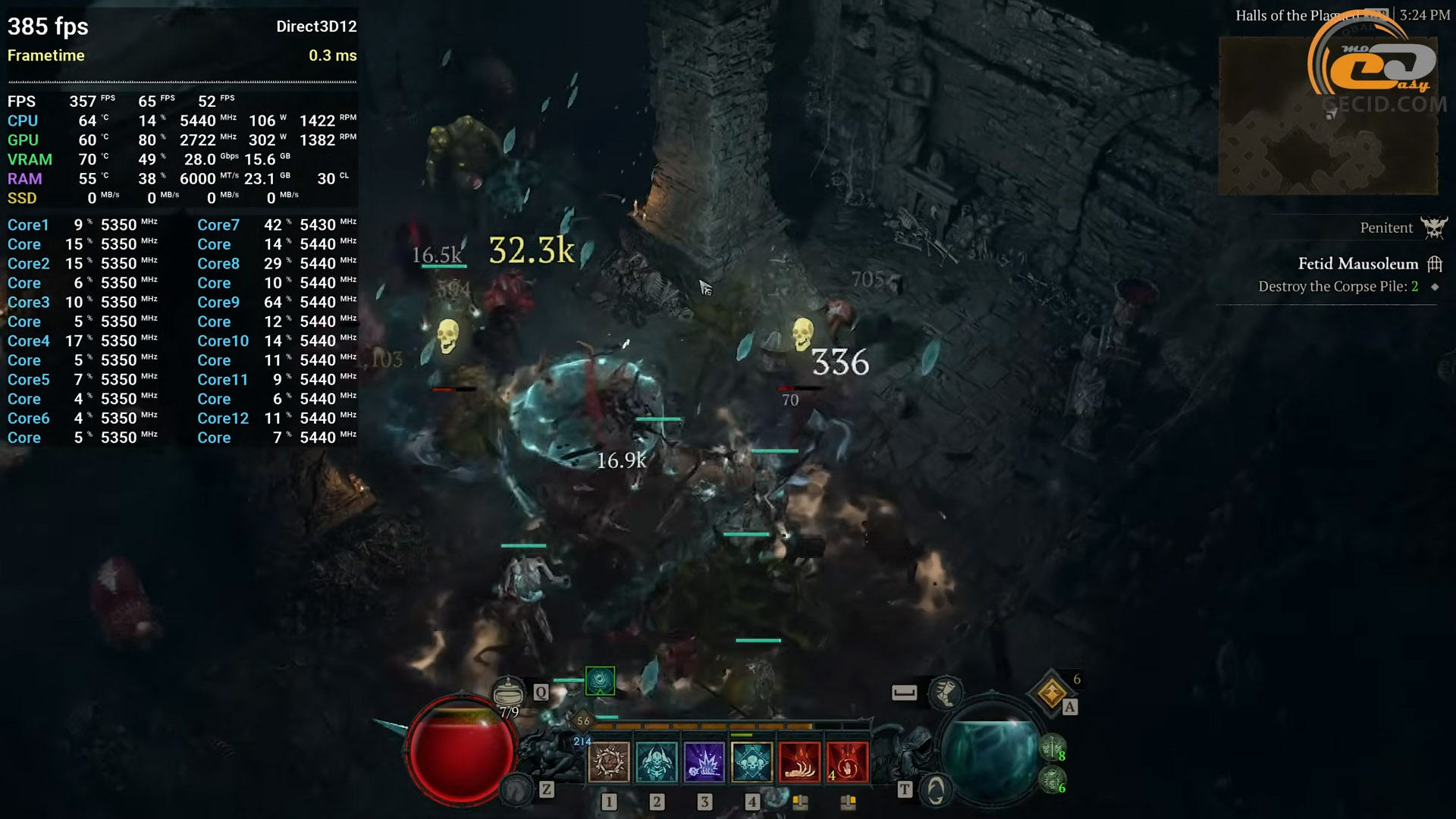The height and width of the screenshot is (819, 1456).
Task: Open the golden diamond ability points icon
Action: click(x=1052, y=692)
